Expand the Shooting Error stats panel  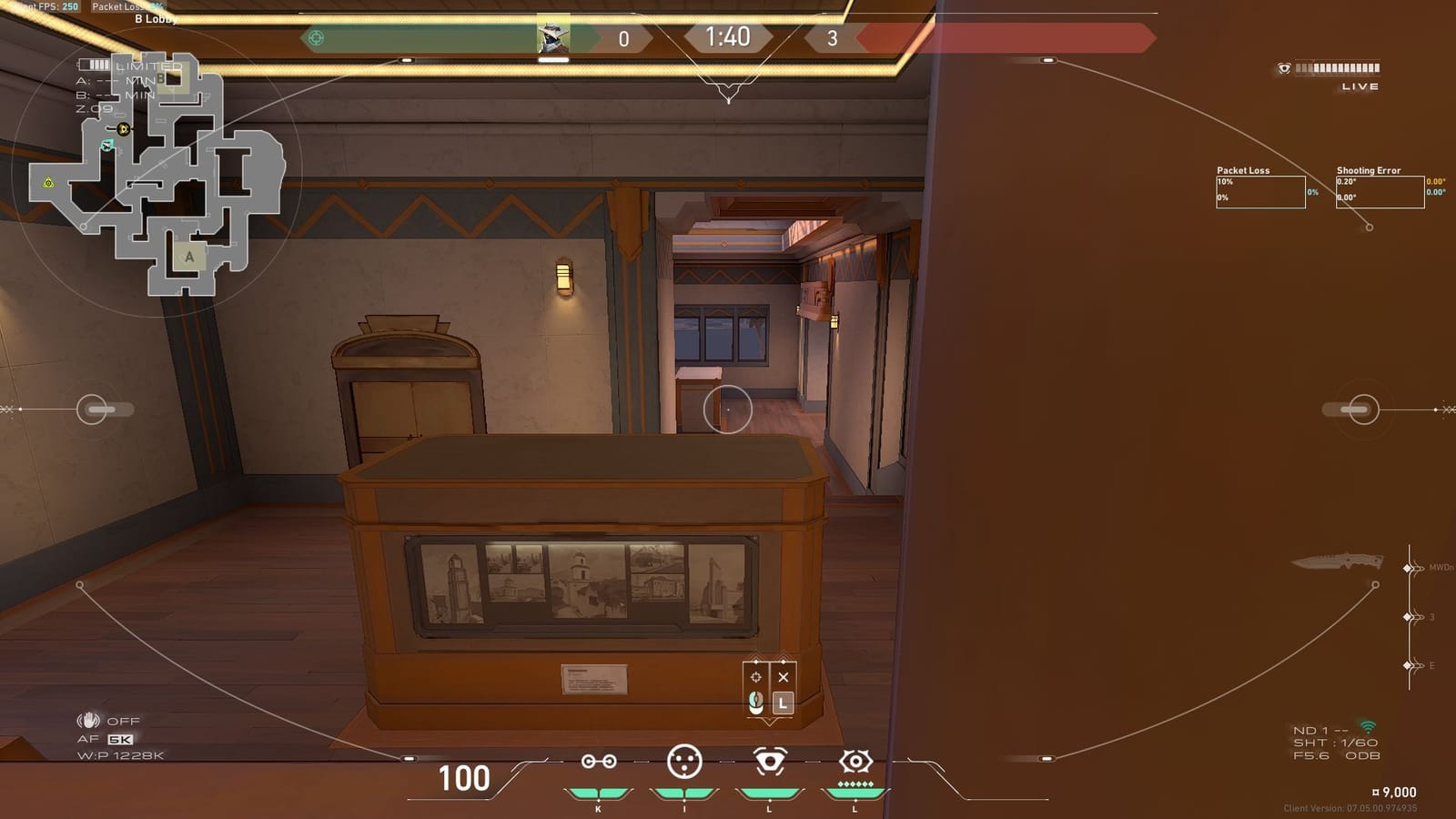[1379, 189]
